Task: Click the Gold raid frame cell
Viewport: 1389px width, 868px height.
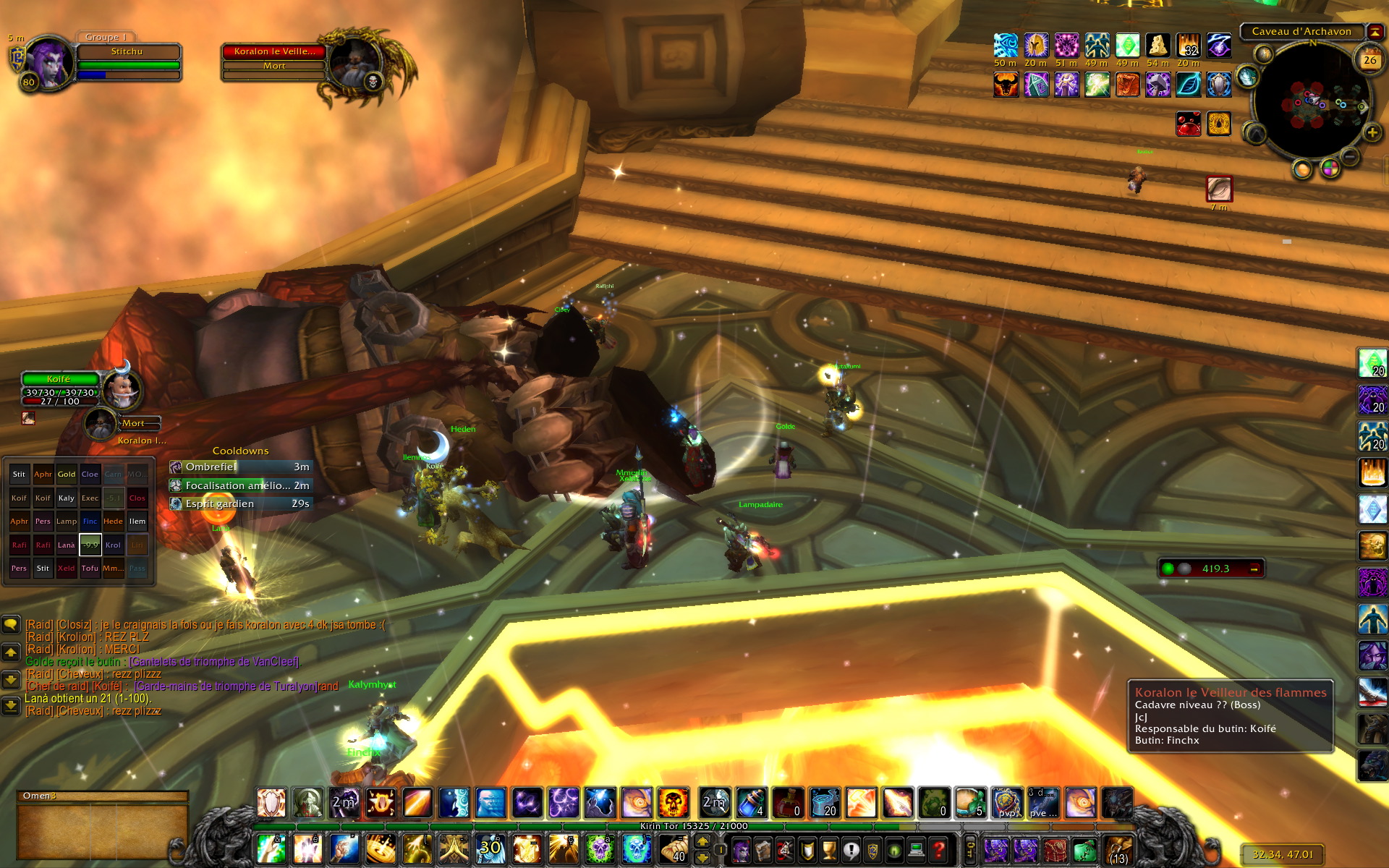Action: (67, 475)
